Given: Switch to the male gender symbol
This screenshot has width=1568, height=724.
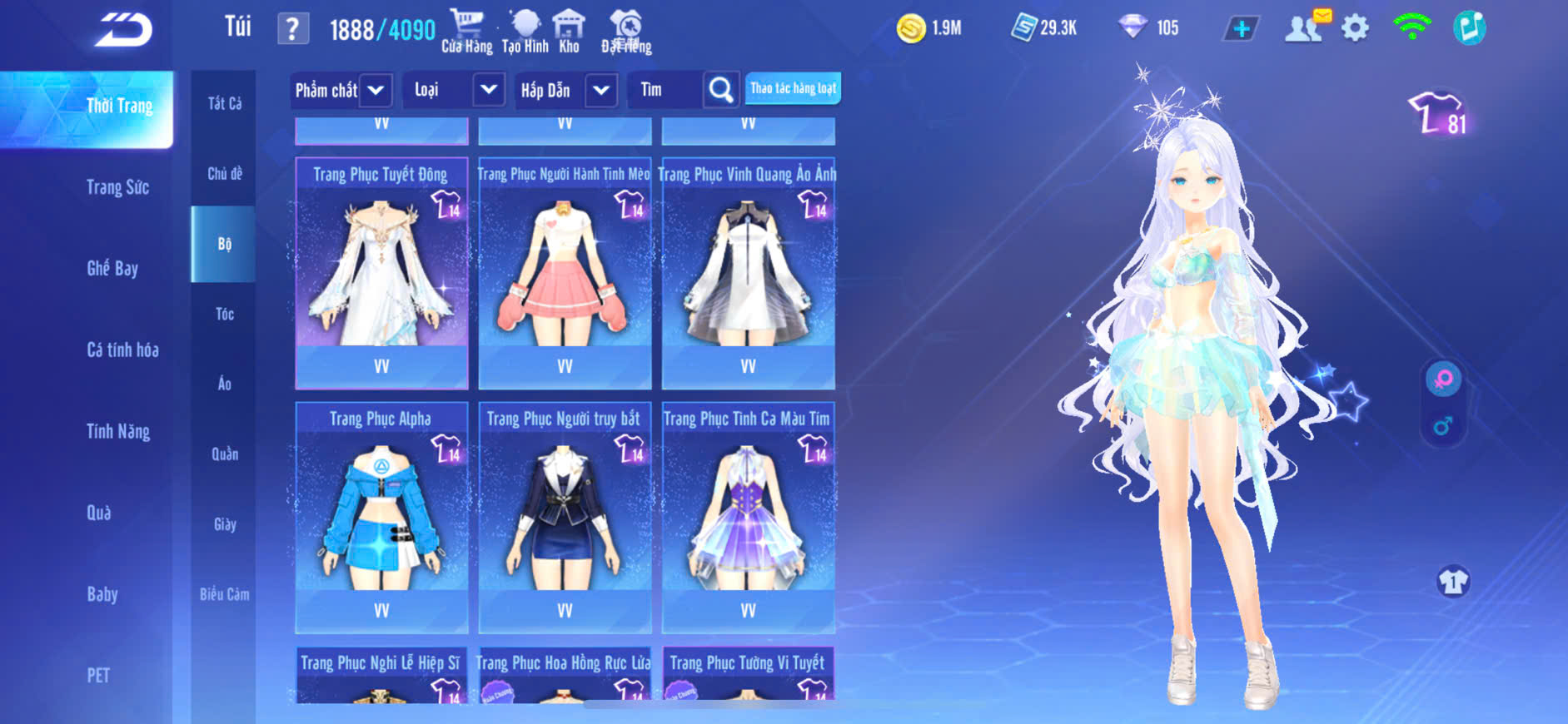Looking at the screenshot, I should tap(1443, 427).
